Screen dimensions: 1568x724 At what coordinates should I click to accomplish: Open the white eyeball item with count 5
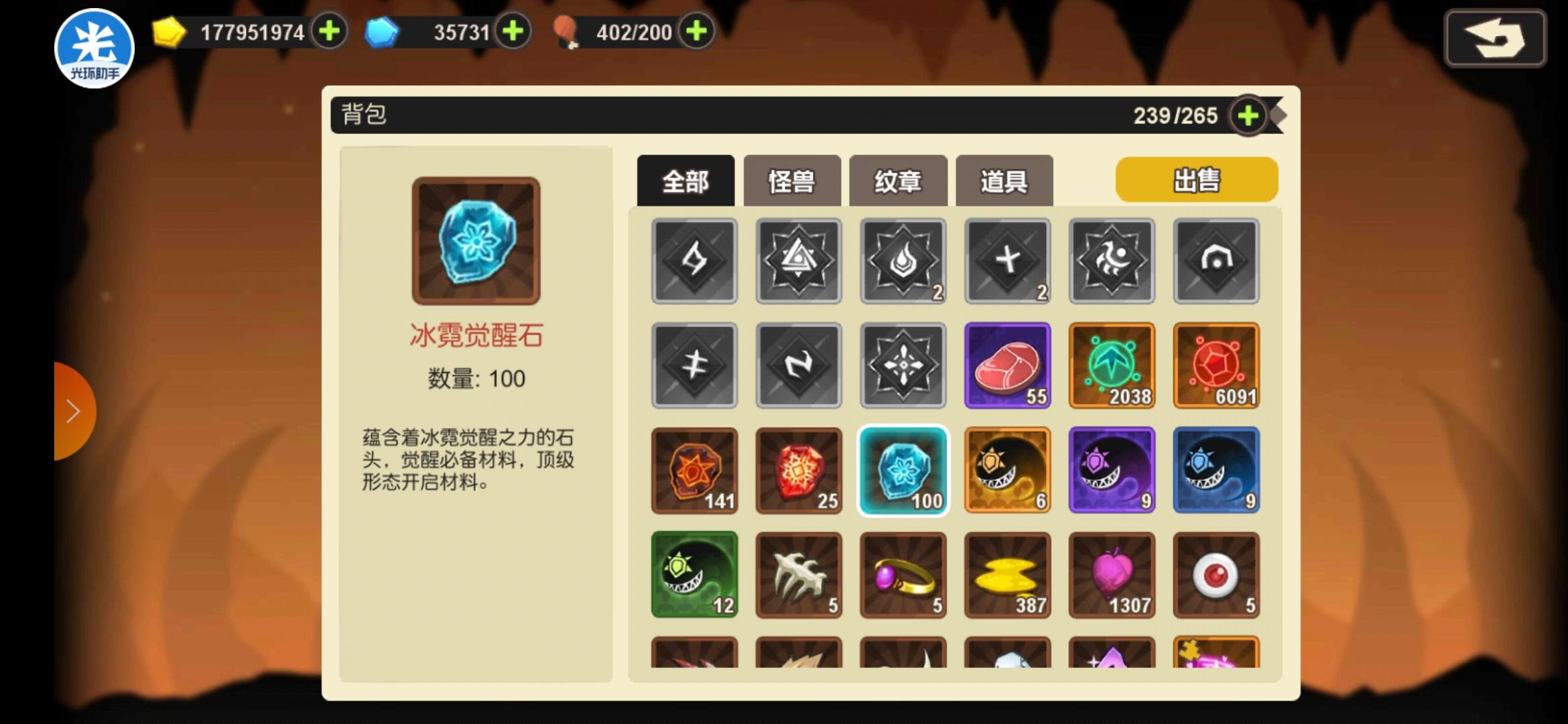click(x=1216, y=575)
